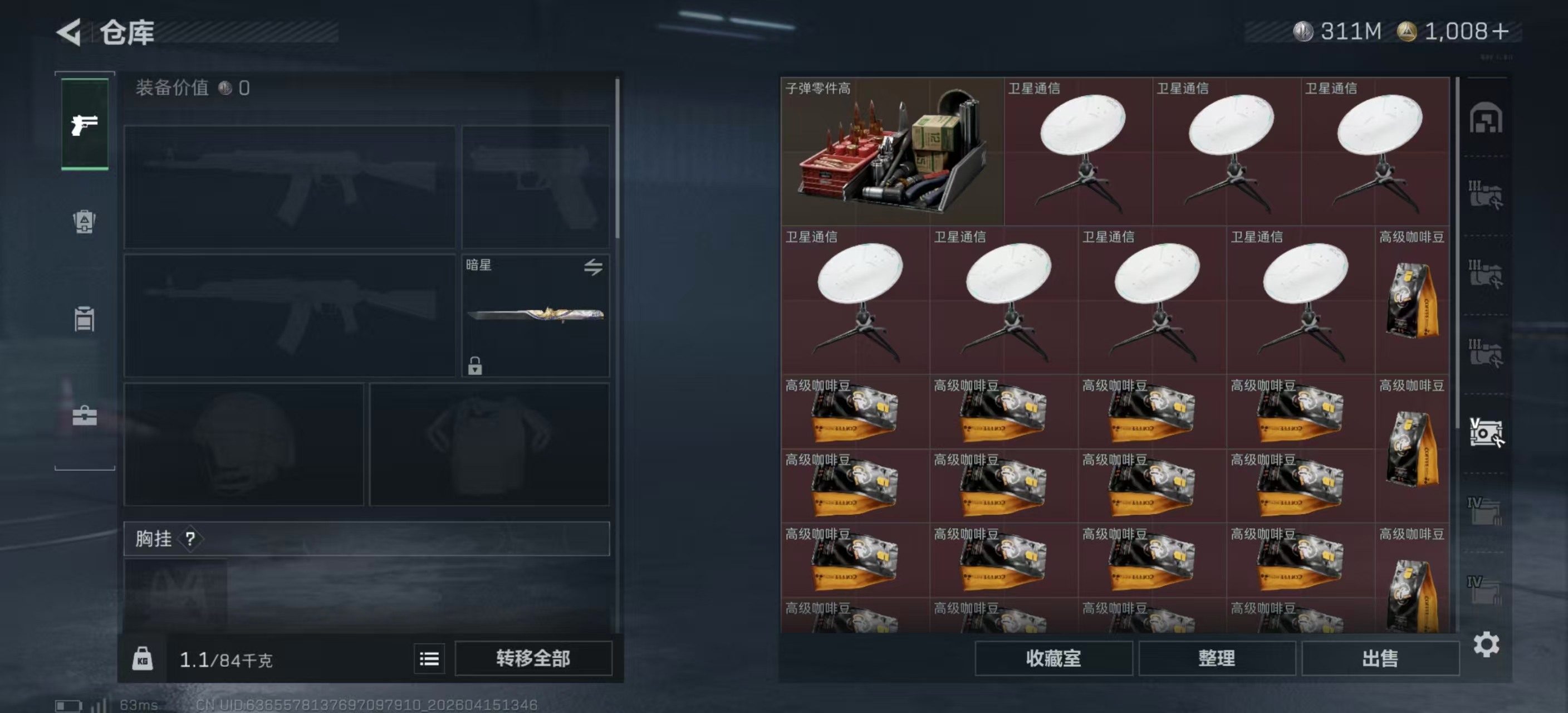Select the 子弹零件 ammo parts item
1568x713 pixels.
point(891,151)
